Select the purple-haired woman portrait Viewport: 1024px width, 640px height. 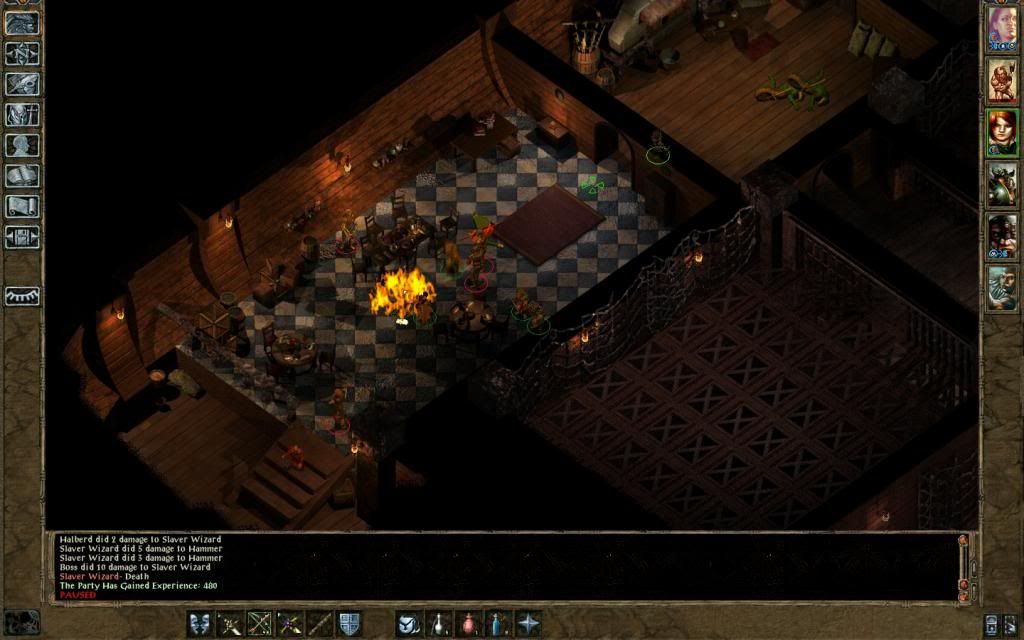click(x=1002, y=26)
